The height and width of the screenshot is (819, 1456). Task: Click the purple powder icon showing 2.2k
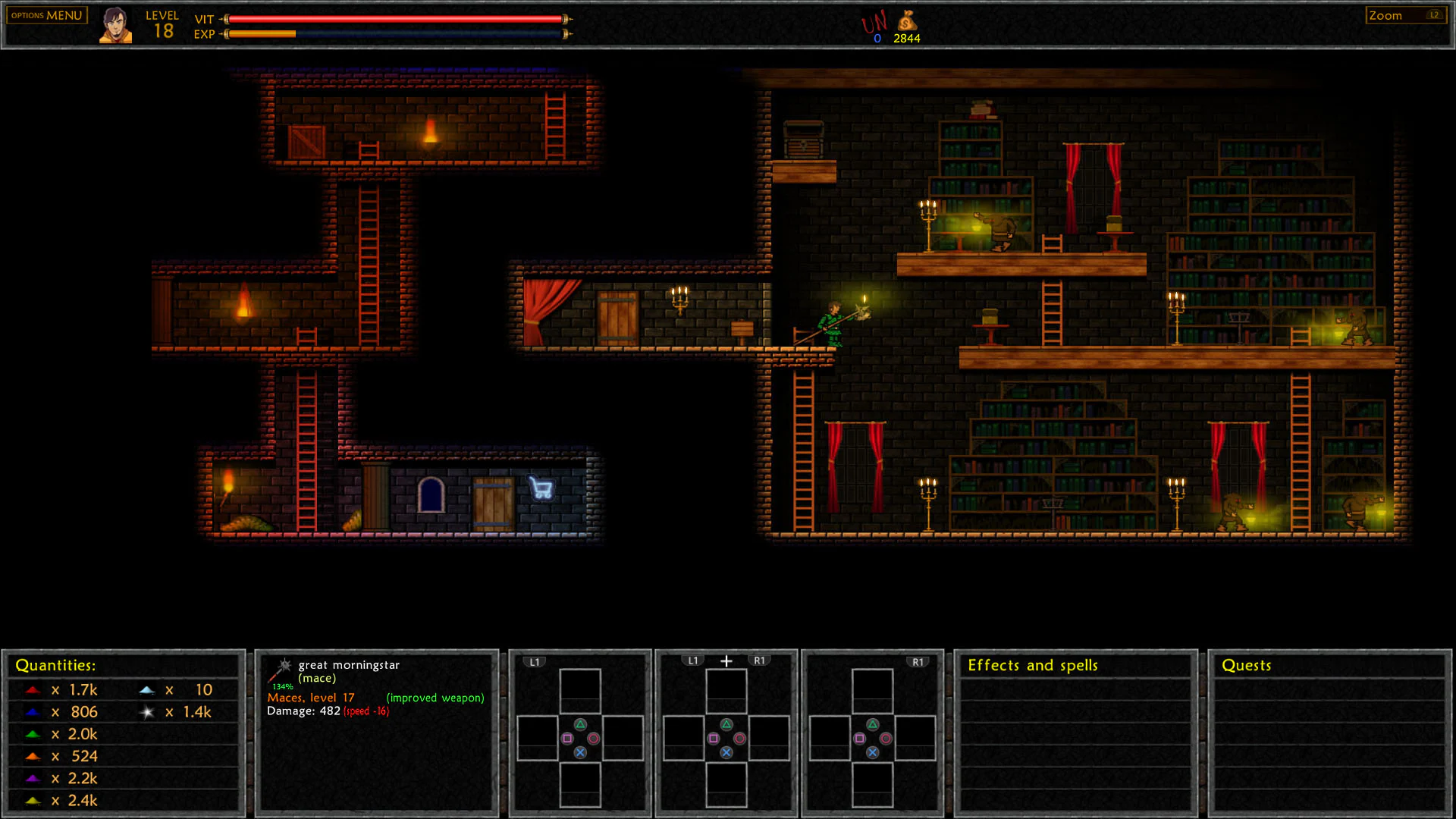click(x=32, y=778)
